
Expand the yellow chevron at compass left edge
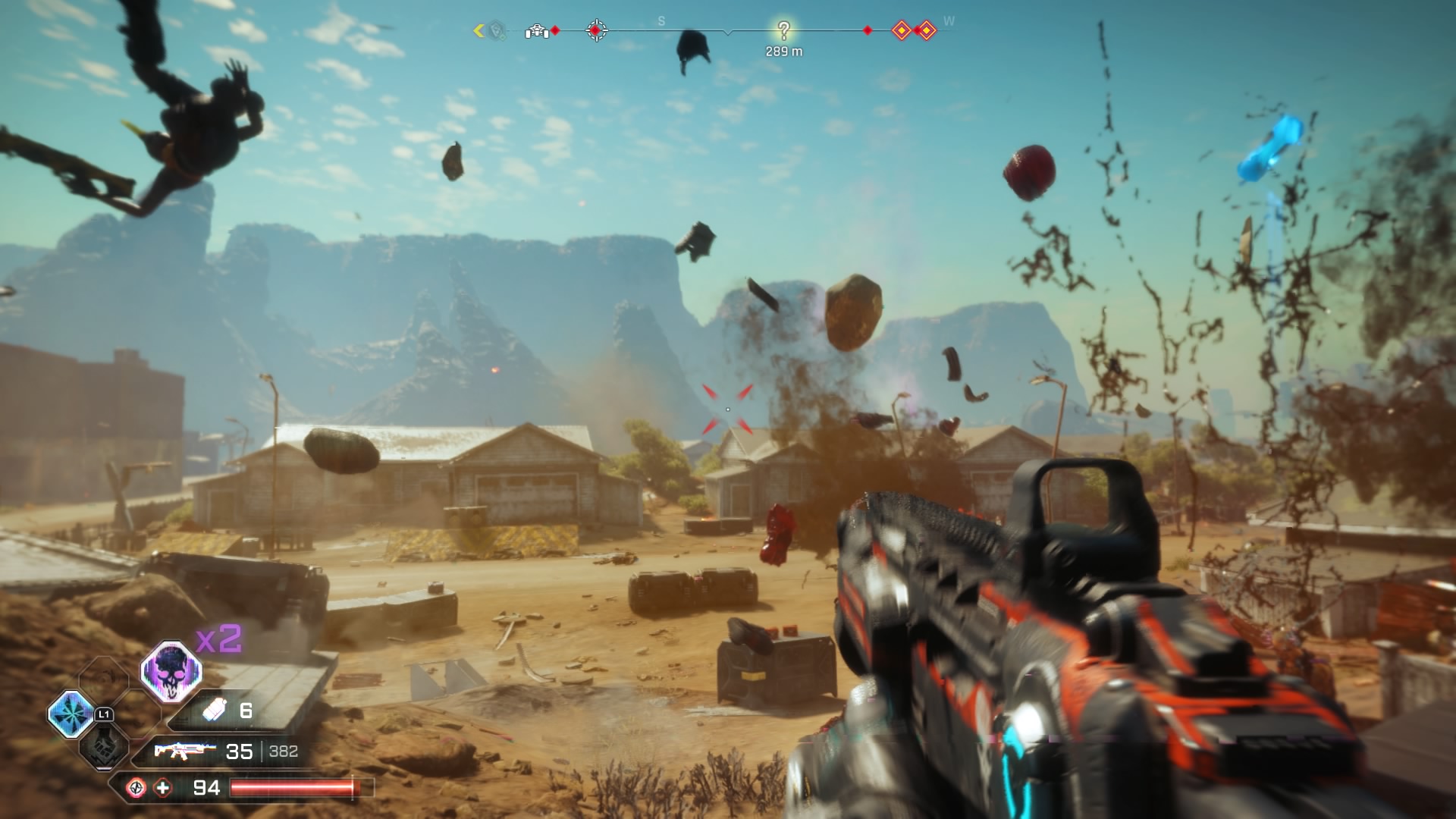click(x=477, y=30)
